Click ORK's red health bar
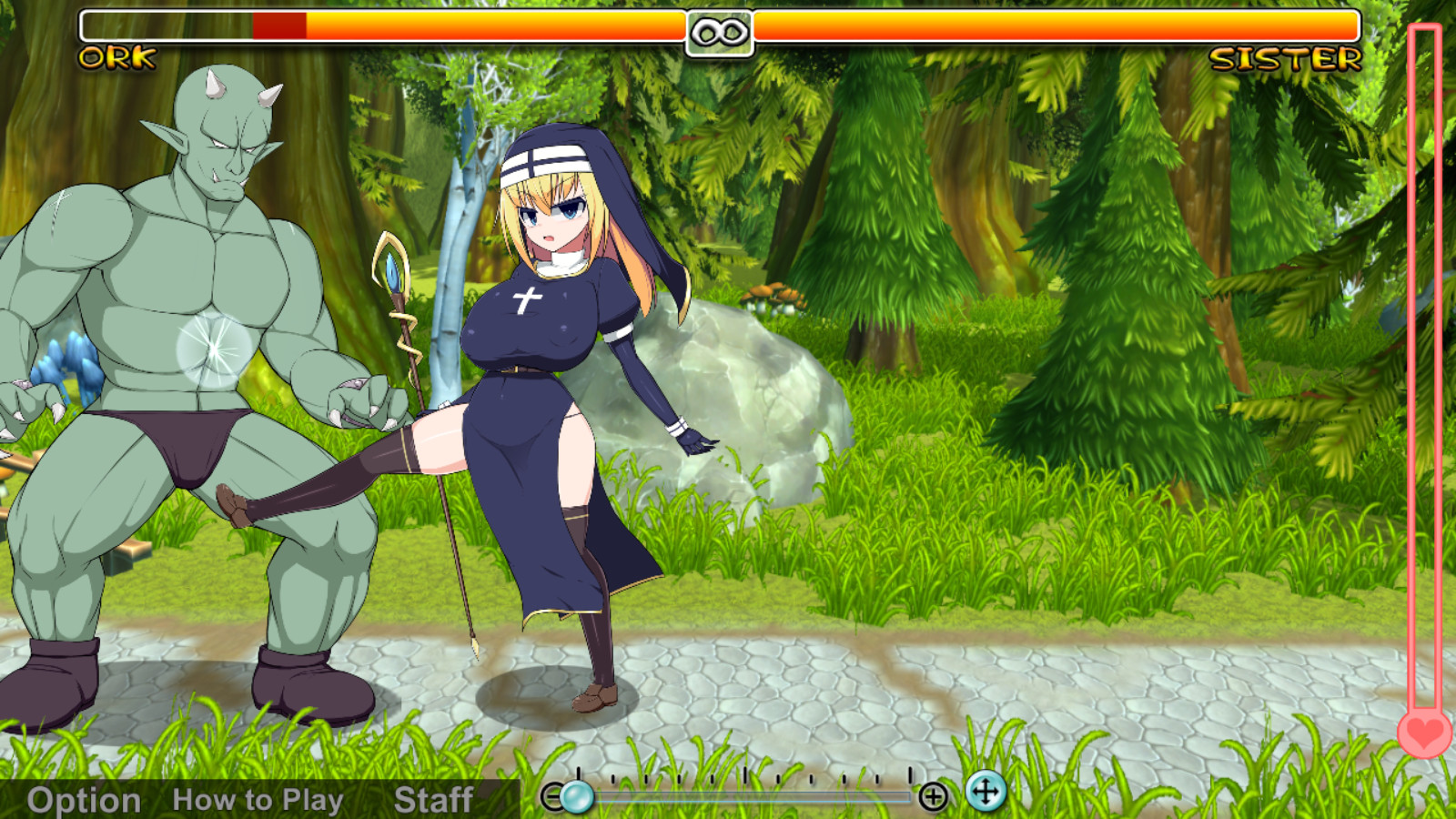The width and height of the screenshot is (1456, 819). 278,26
